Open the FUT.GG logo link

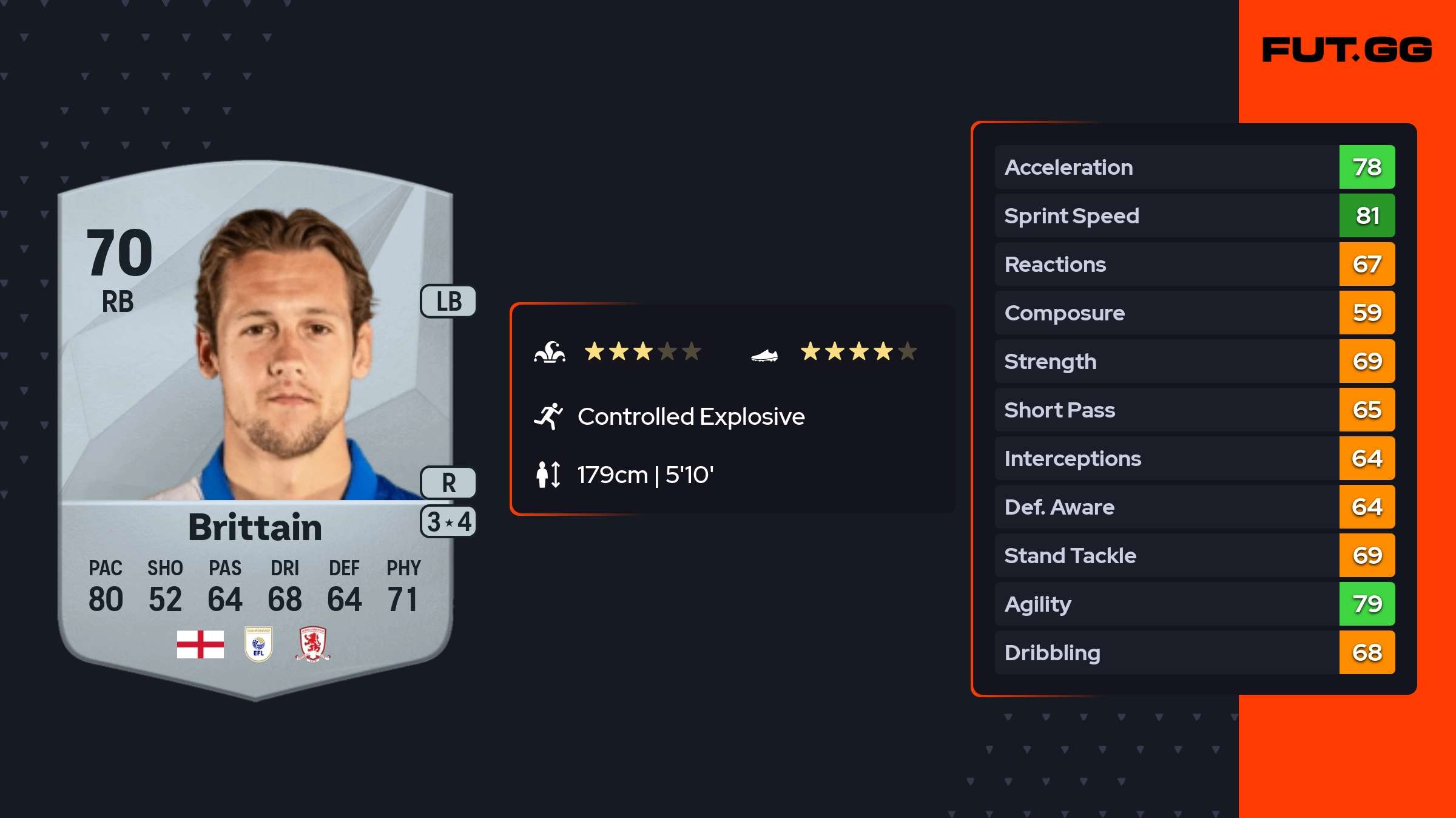(x=1347, y=50)
